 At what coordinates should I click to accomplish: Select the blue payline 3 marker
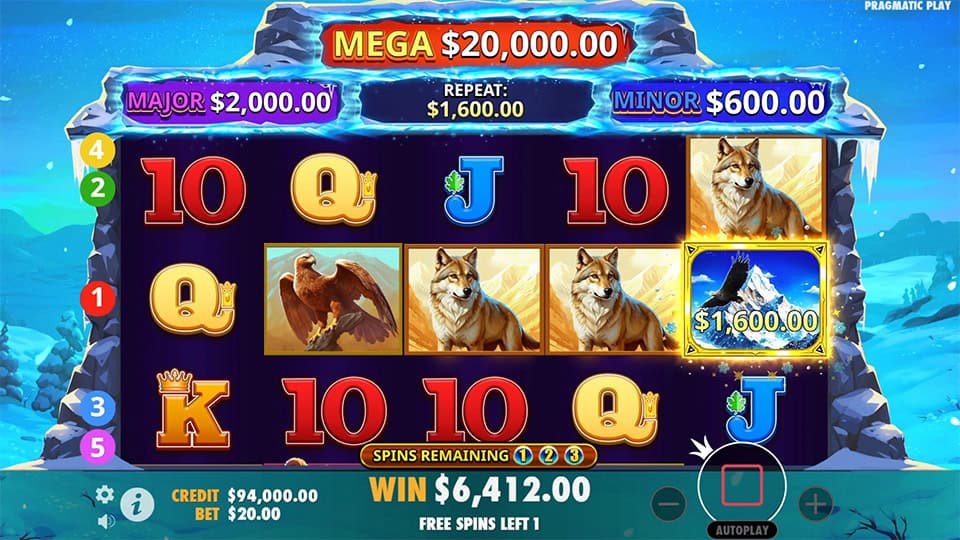click(98, 408)
